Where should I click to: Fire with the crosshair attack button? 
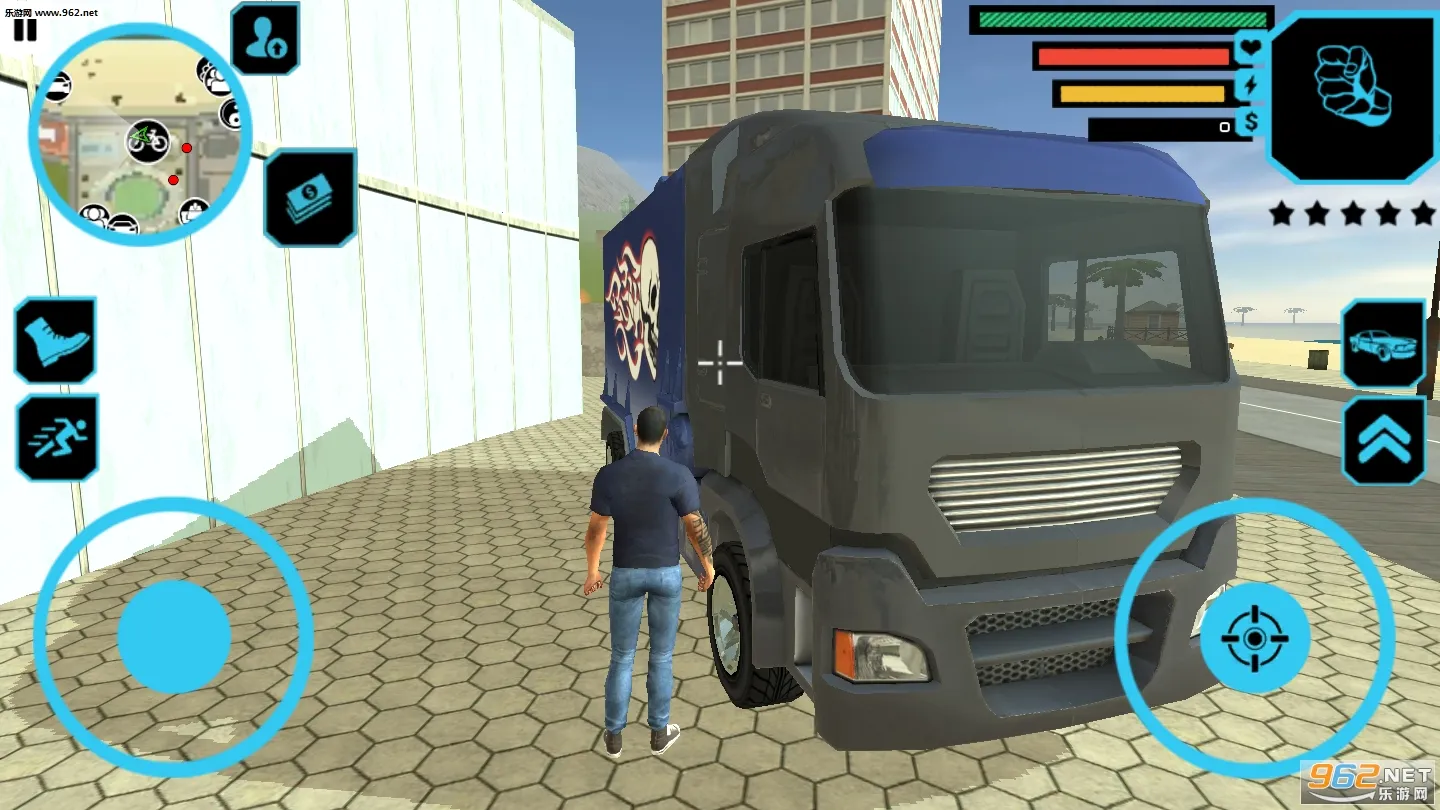click(1255, 636)
